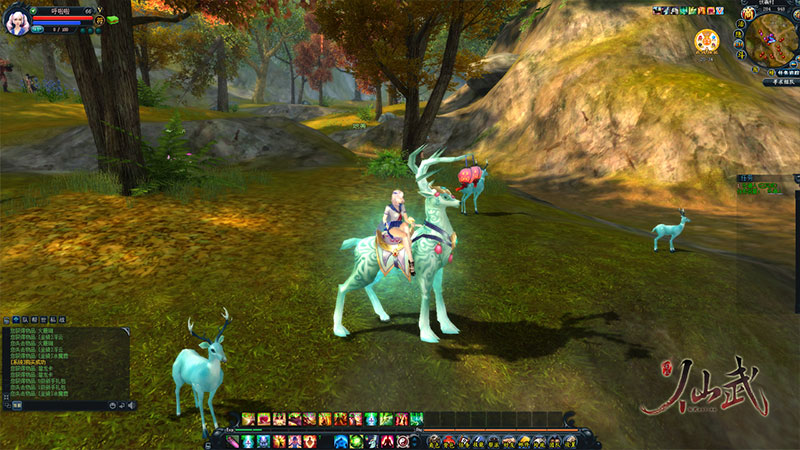Open the green book icon beside the player frame
The image size is (800, 450).
(x=112, y=19)
